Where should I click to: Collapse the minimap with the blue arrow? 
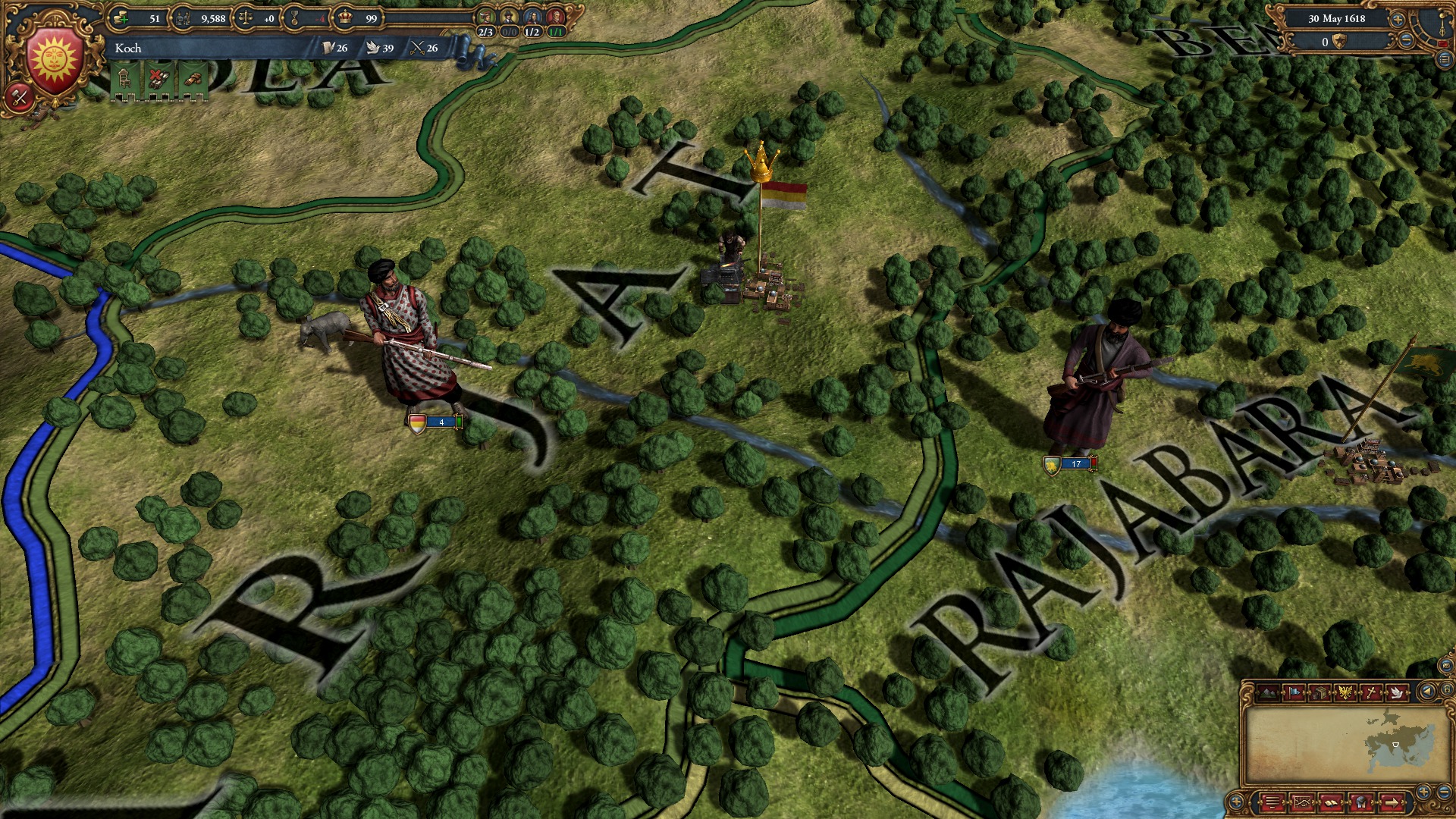coord(1429,692)
